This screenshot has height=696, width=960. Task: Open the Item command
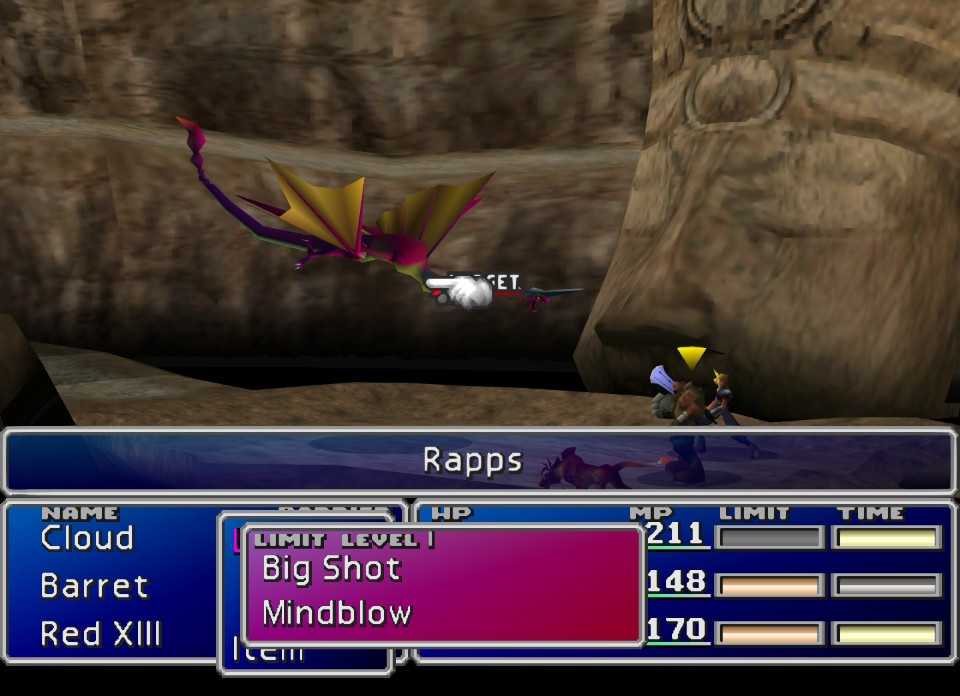coord(268,652)
